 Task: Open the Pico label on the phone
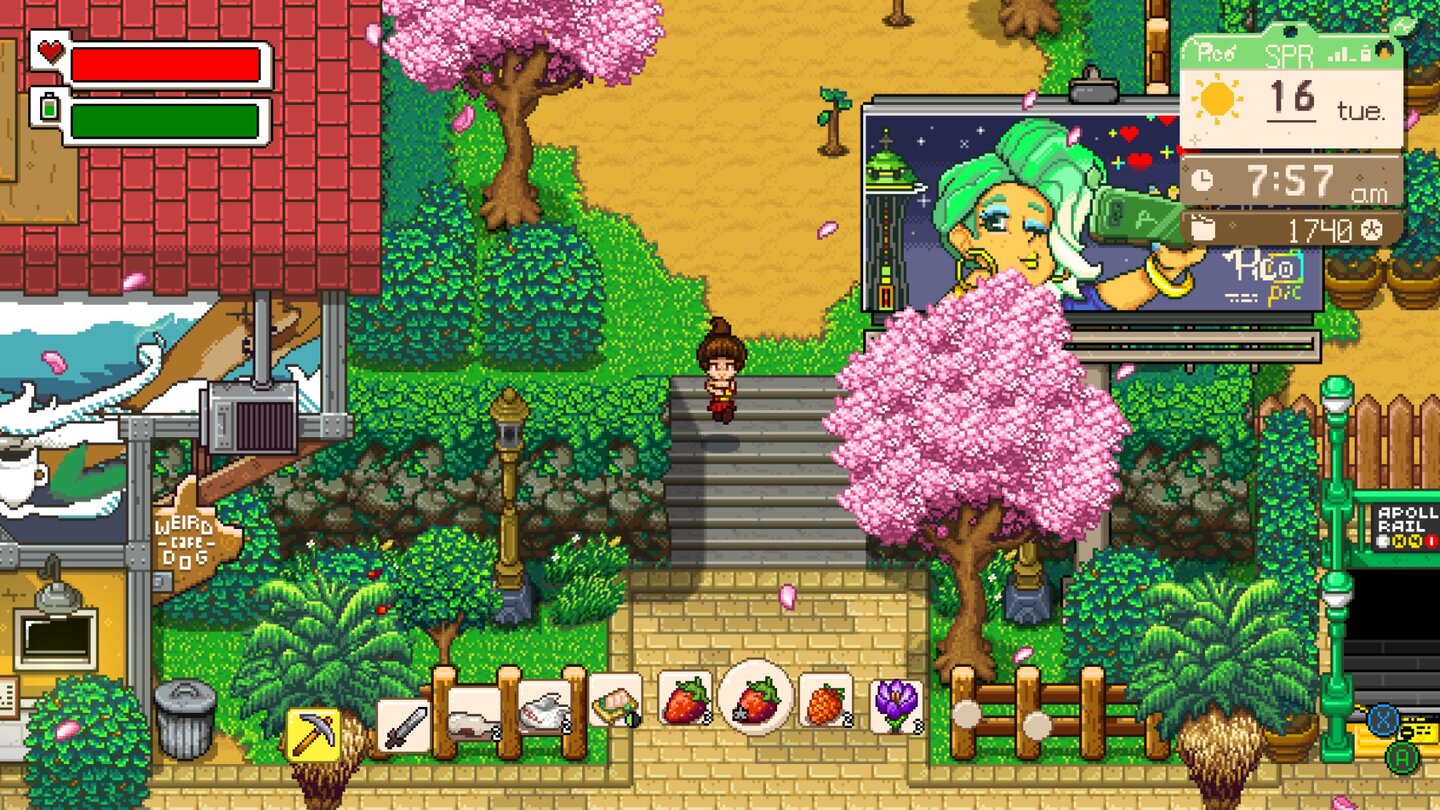[x=1215, y=51]
